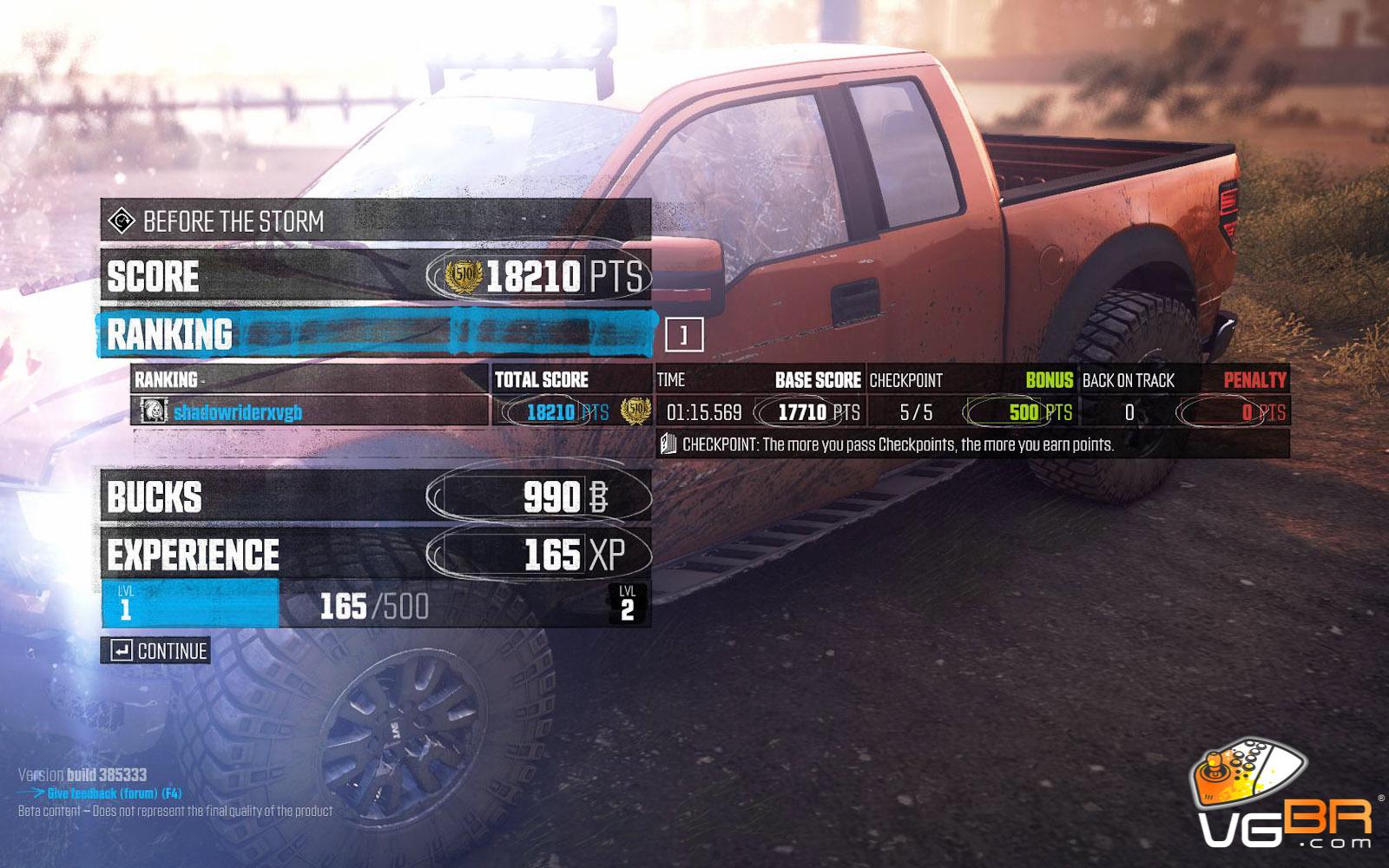
Task: Continue past the results screen
Action: click(x=156, y=651)
